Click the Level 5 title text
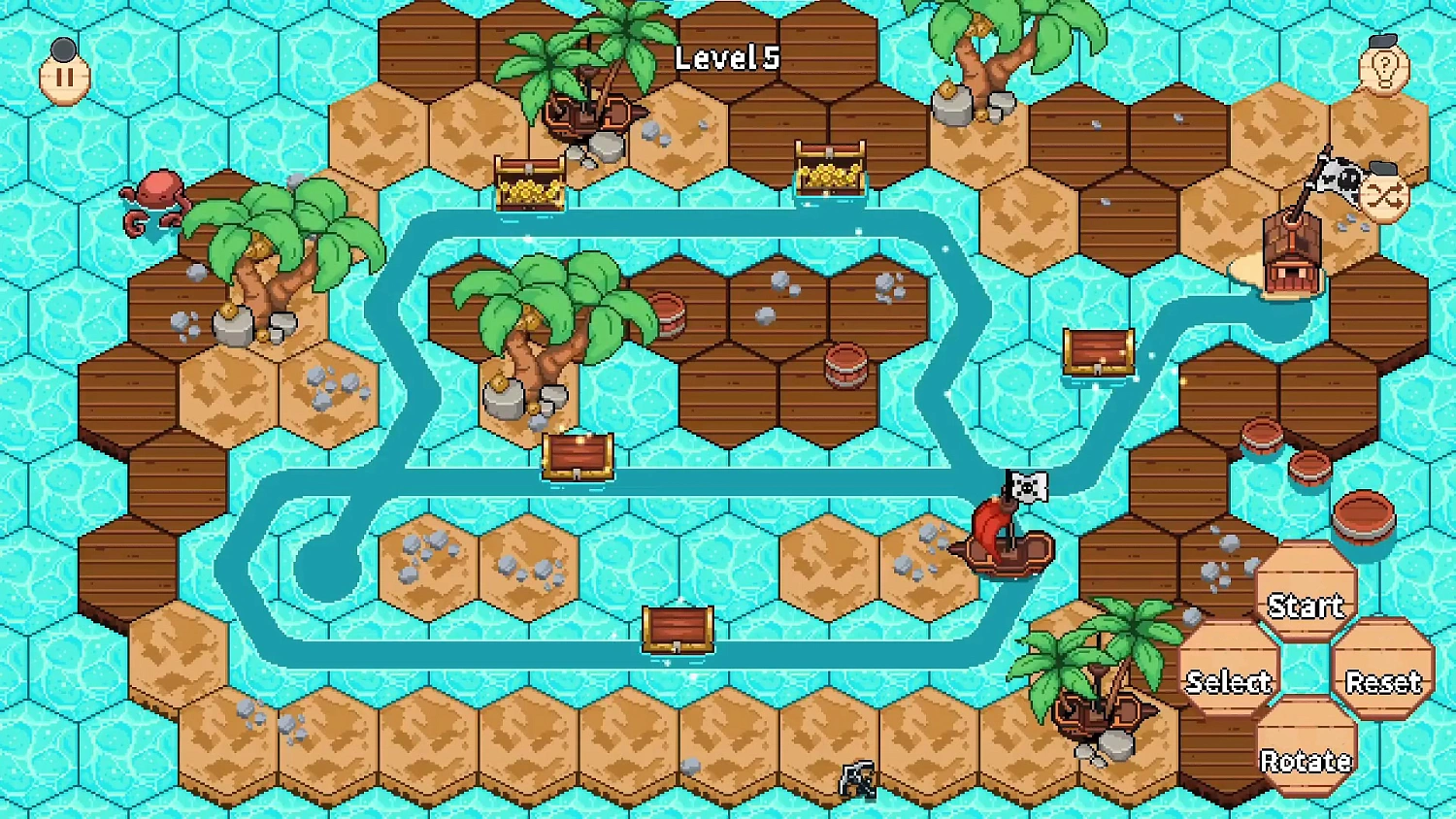Viewport: 1456px width, 819px height. pos(726,56)
